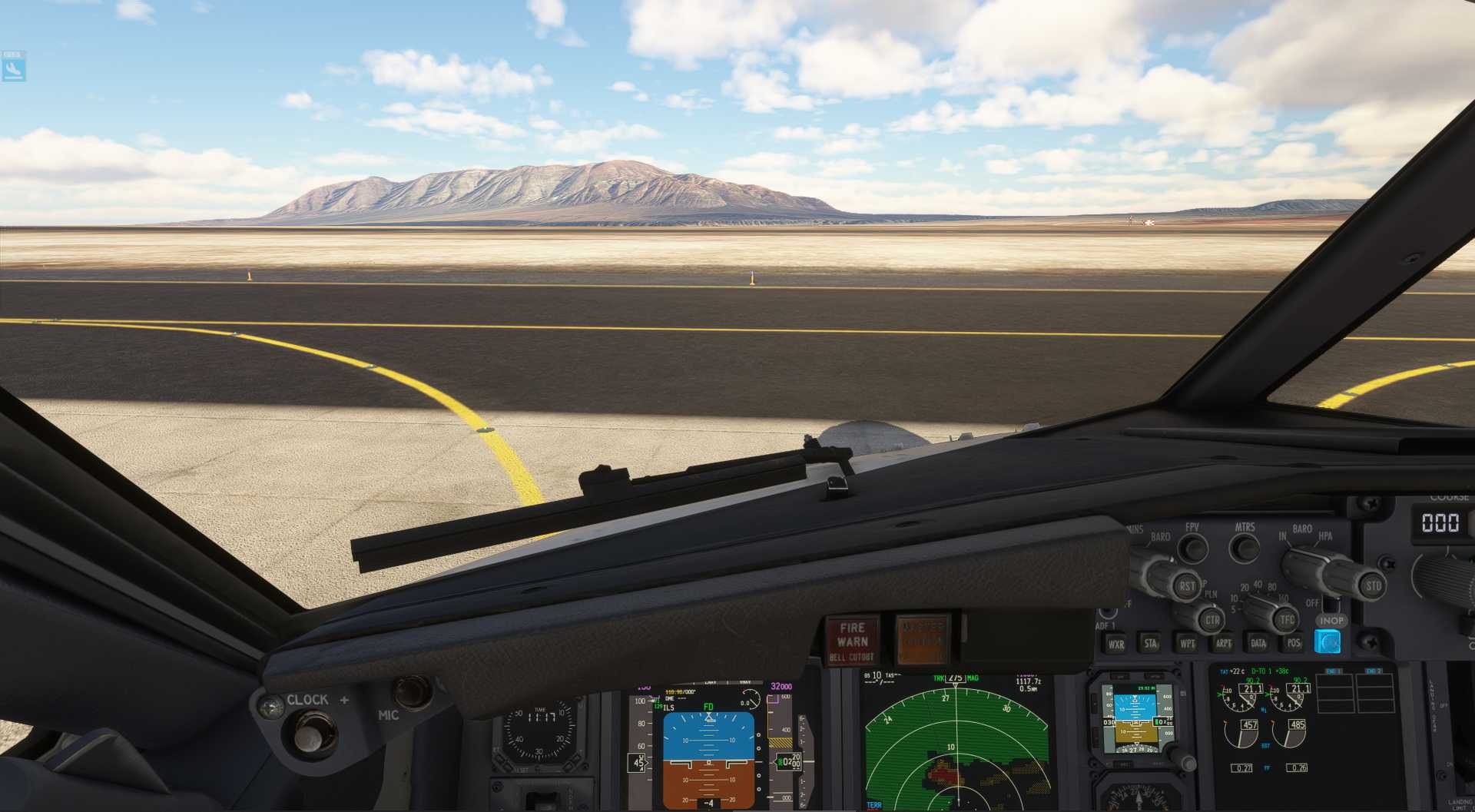This screenshot has width=1475, height=812.
Task: Push the TFC traffic button on range knob
Action: click(x=1287, y=619)
